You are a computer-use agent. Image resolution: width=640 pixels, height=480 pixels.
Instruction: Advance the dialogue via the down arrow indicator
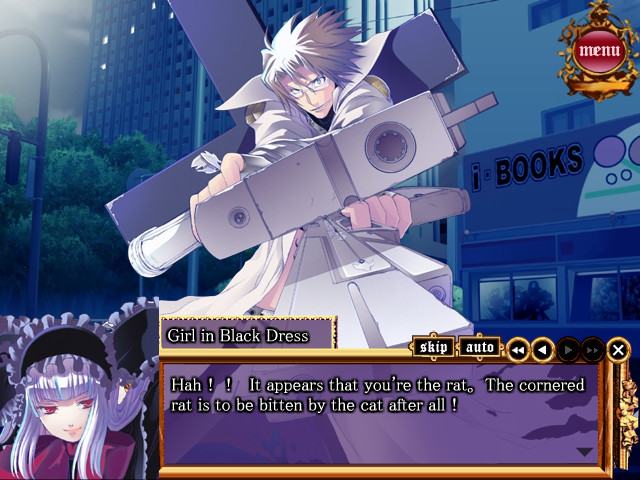pos(584,452)
